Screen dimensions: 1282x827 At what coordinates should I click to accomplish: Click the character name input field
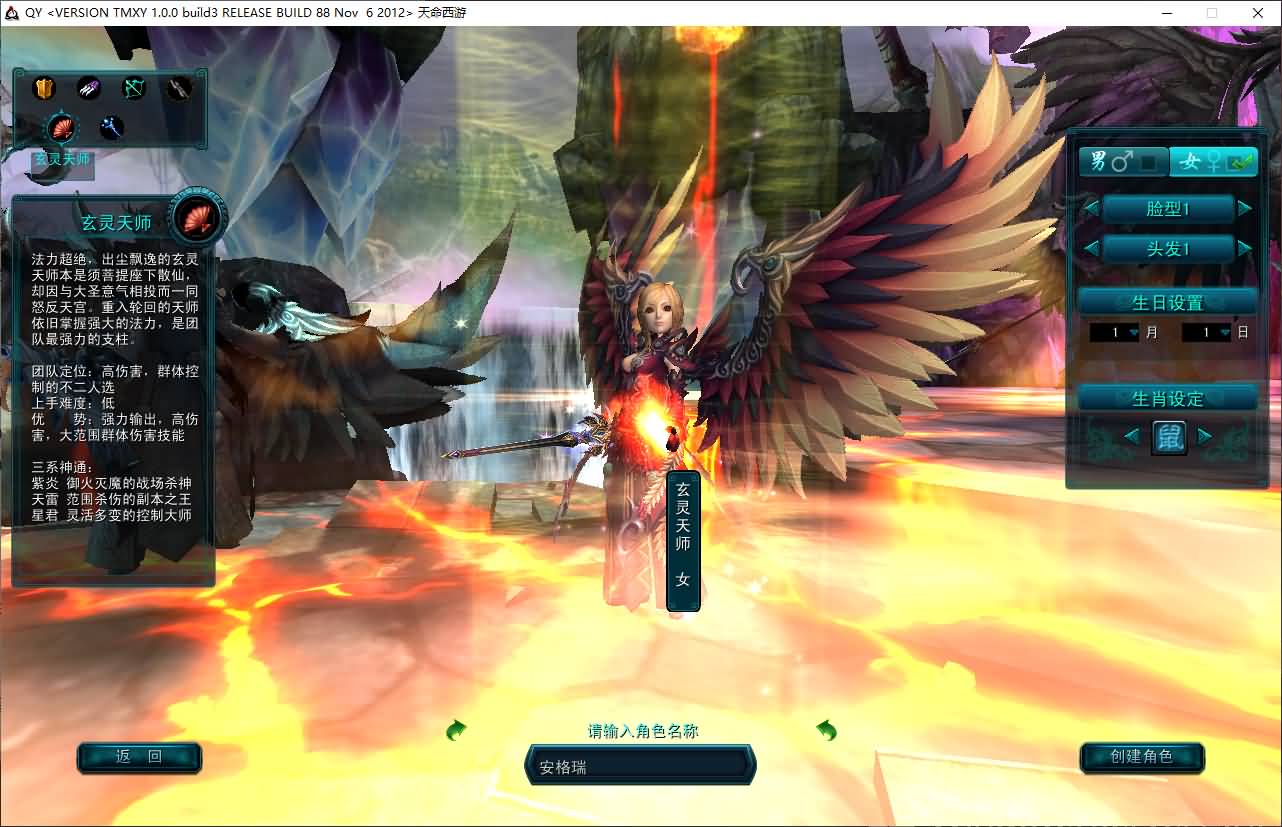pyautogui.click(x=640, y=767)
